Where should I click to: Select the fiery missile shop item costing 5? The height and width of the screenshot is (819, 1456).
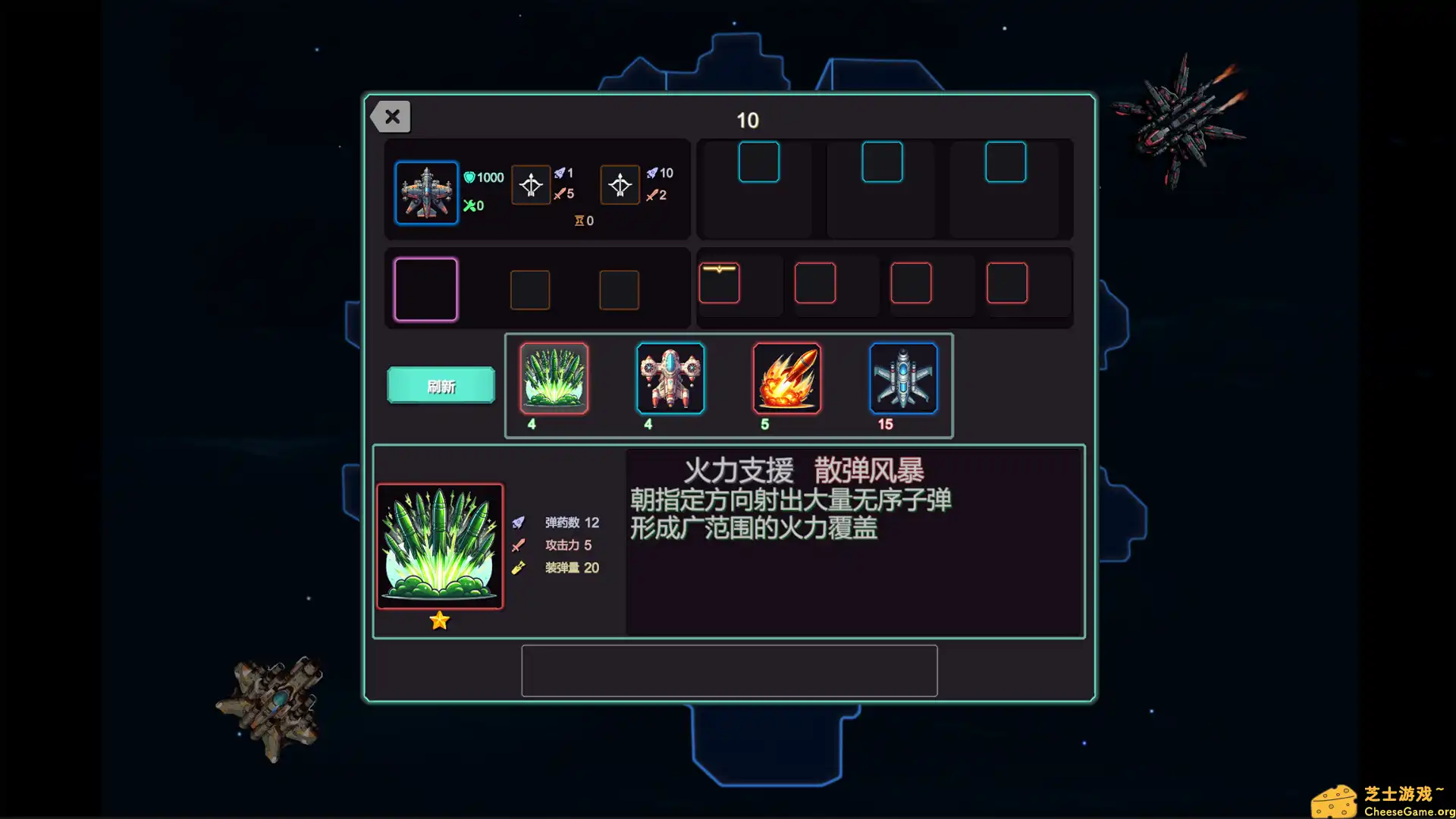point(786,379)
